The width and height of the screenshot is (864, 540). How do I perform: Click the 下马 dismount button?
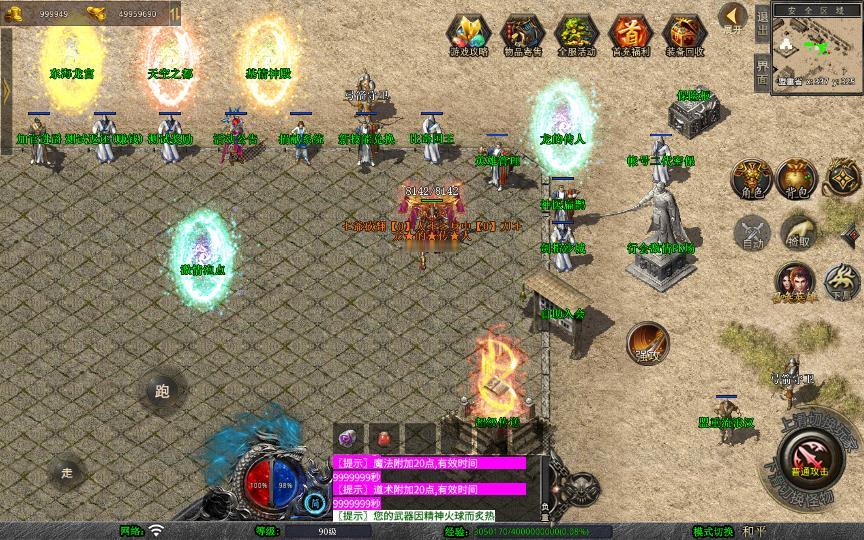841,281
